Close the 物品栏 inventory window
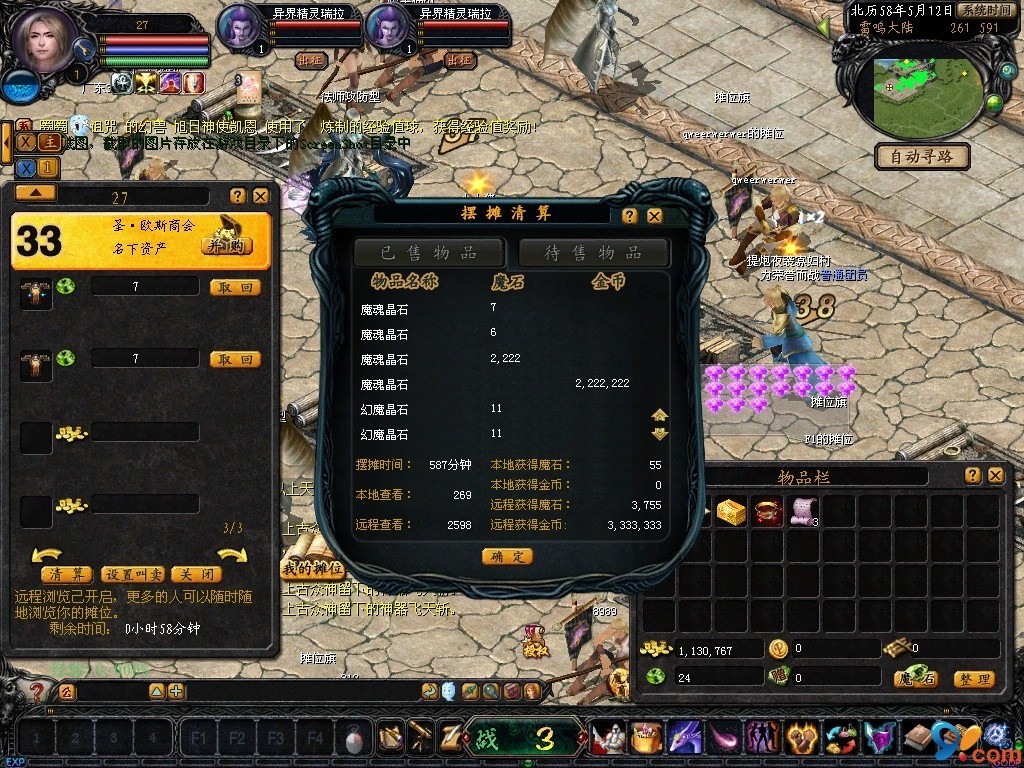This screenshot has height=768, width=1024. click(x=995, y=476)
